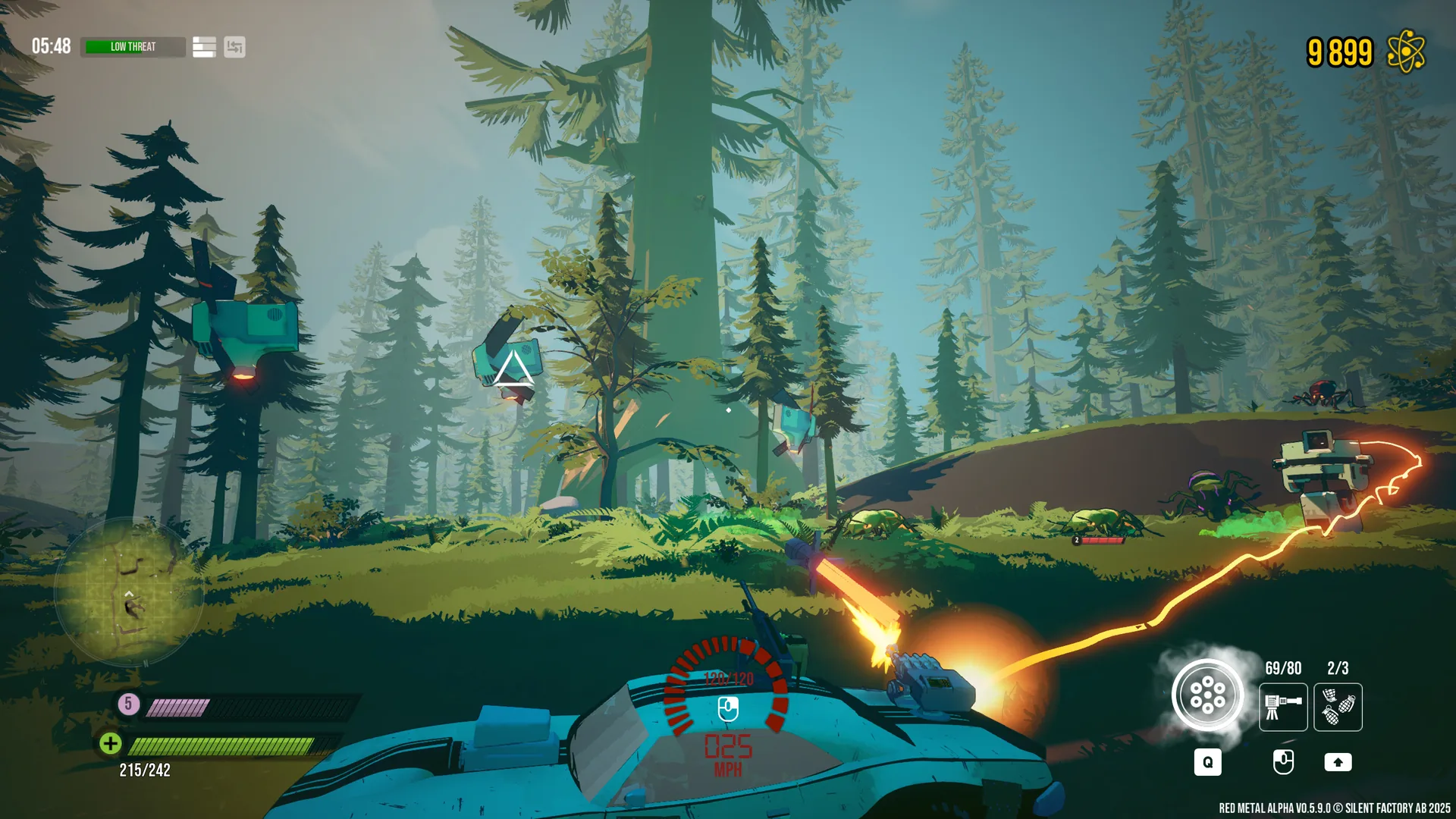Screen dimensions: 1456x819
Task: Click the 9 899 currency counter
Action: pyautogui.click(x=1339, y=50)
